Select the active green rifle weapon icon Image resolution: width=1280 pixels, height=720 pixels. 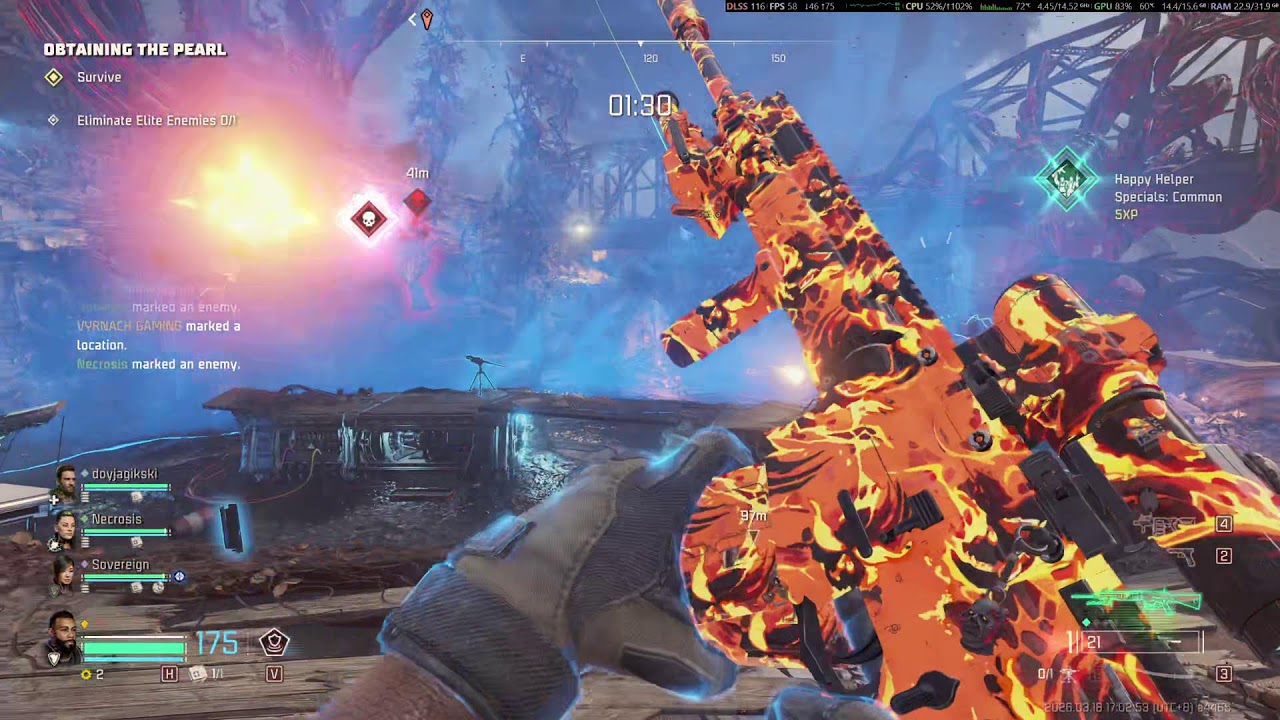click(1140, 602)
